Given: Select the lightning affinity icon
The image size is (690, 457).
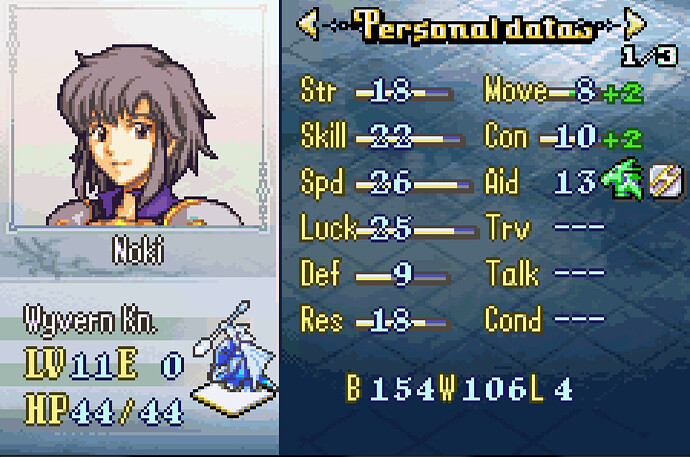Looking at the screenshot, I should pyautogui.click(x=667, y=182).
